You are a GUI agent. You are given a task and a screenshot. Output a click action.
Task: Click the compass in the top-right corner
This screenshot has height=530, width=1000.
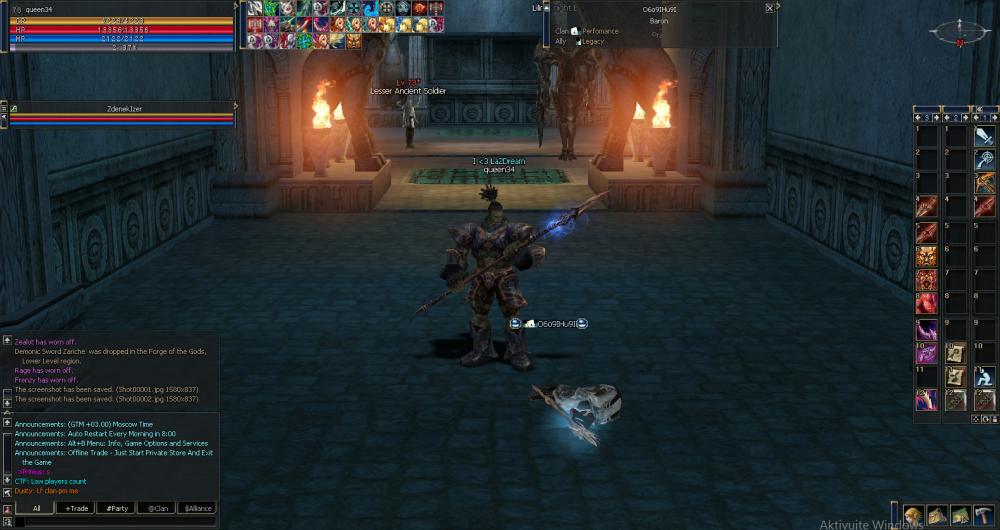pos(959,33)
